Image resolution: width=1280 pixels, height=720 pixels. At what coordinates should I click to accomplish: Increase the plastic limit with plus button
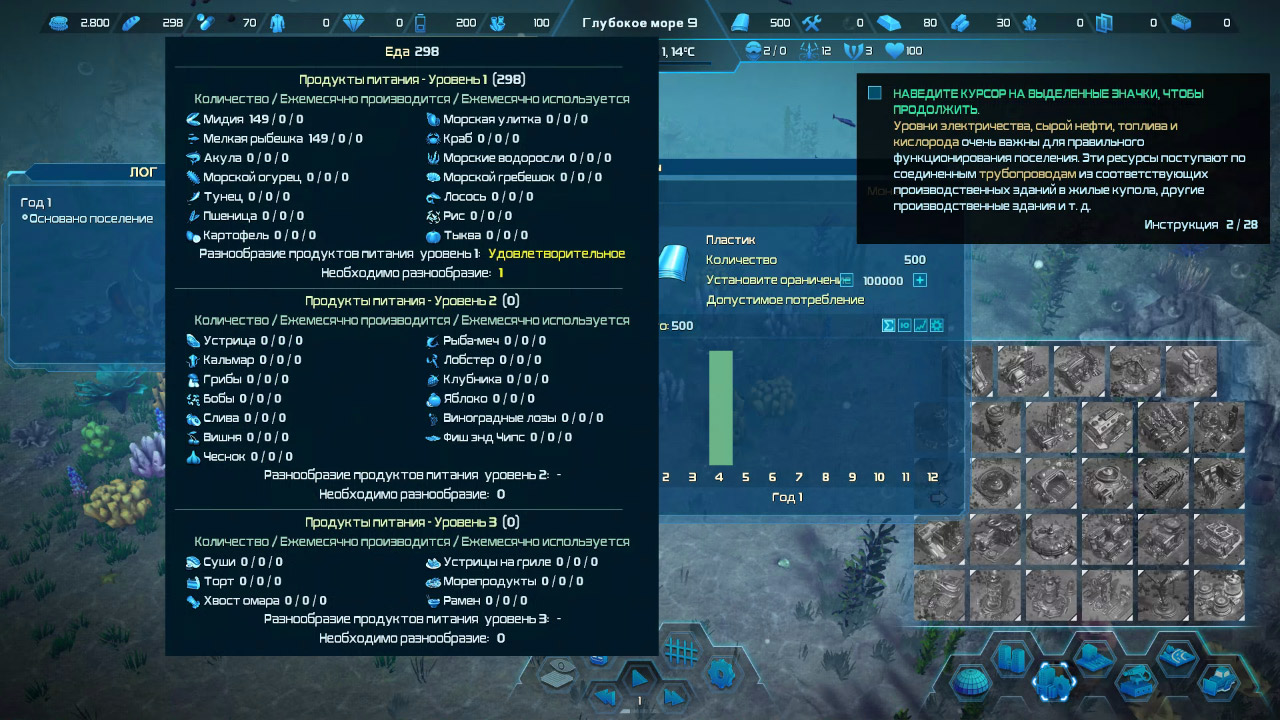click(x=920, y=280)
